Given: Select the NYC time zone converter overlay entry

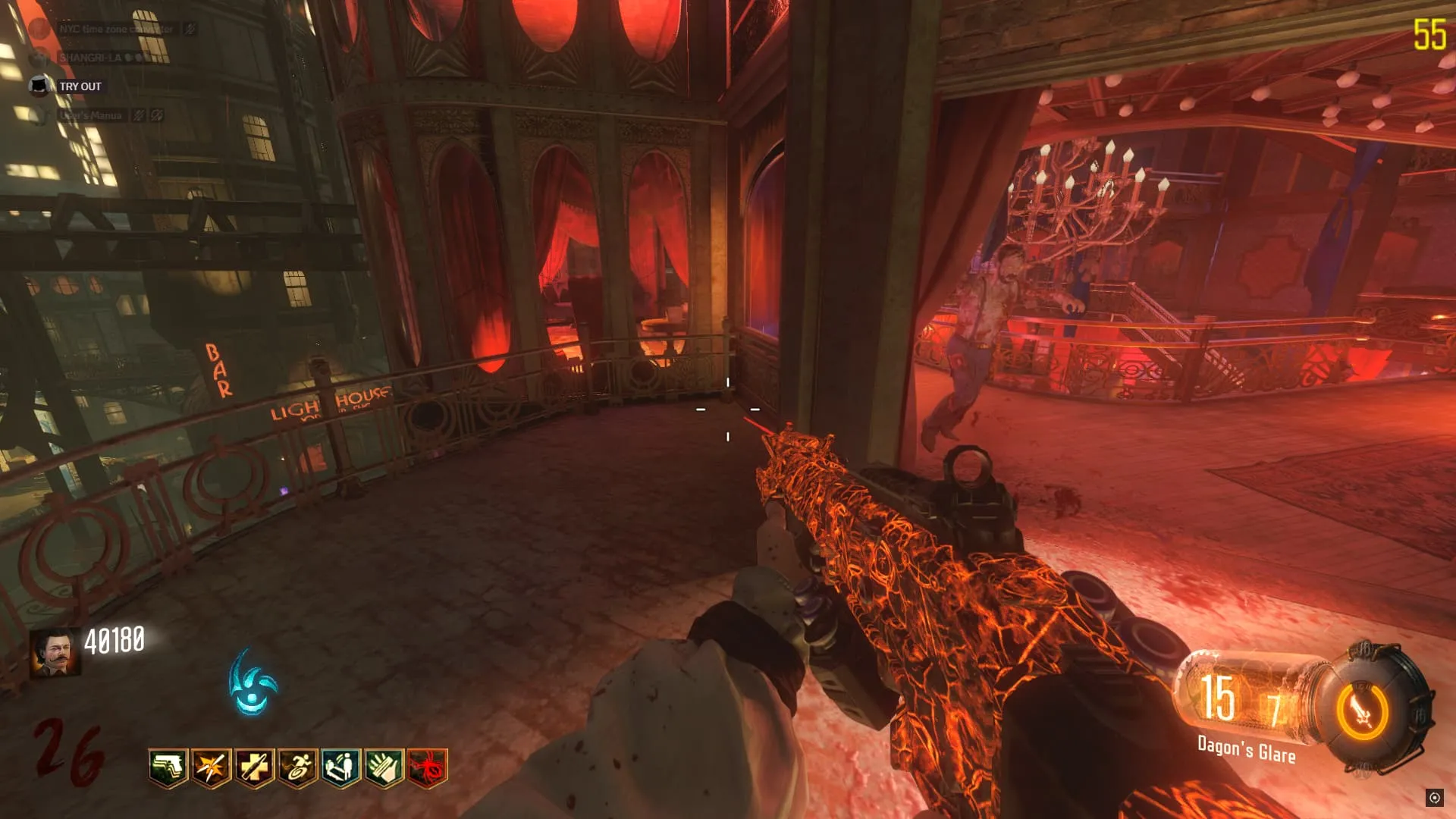Looking at the screenshot, I should click(115, 29).
